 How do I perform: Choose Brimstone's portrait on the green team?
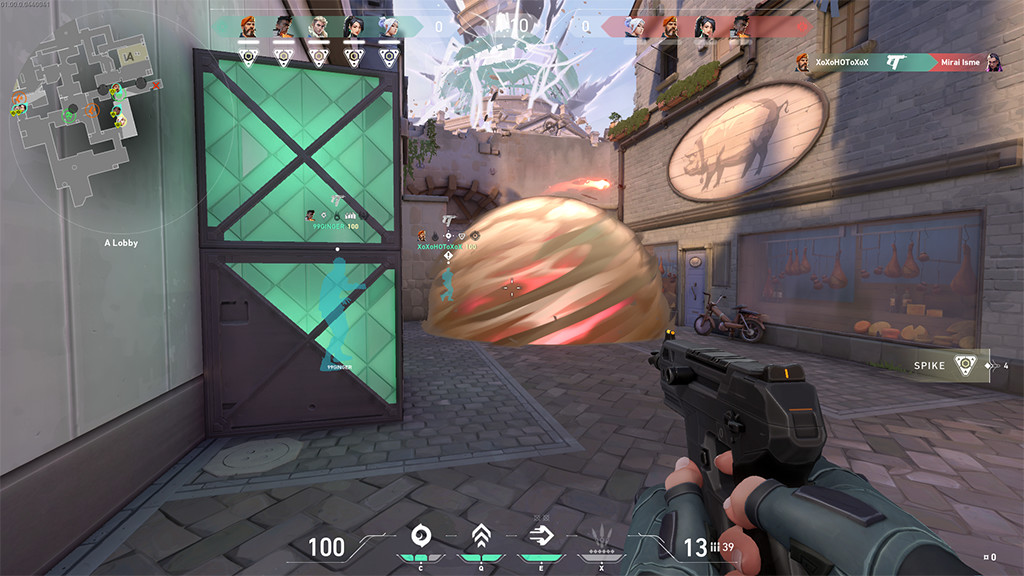pos(249,27)
